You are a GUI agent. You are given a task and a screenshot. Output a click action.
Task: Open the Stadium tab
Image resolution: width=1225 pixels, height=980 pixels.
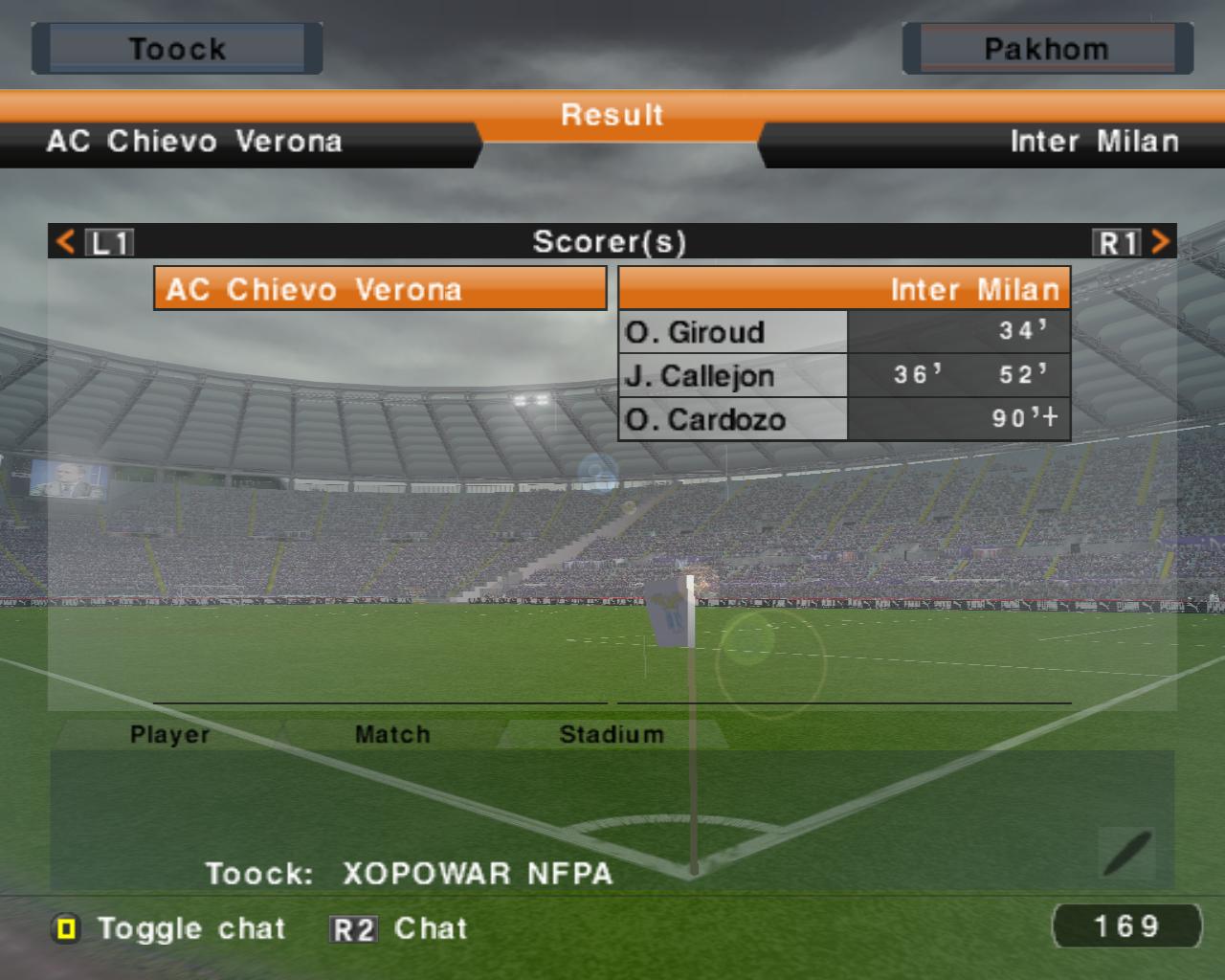coord(612,734)
